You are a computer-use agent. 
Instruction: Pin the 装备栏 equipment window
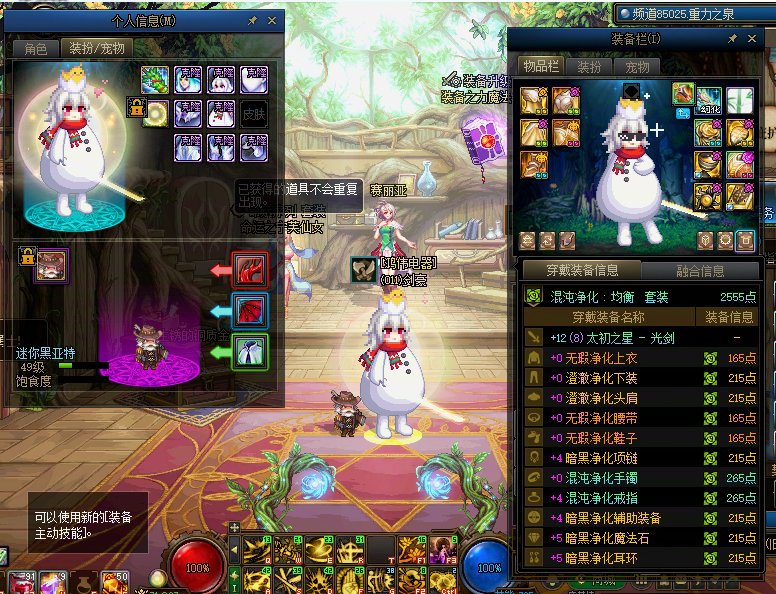click(x=733, y=39)
